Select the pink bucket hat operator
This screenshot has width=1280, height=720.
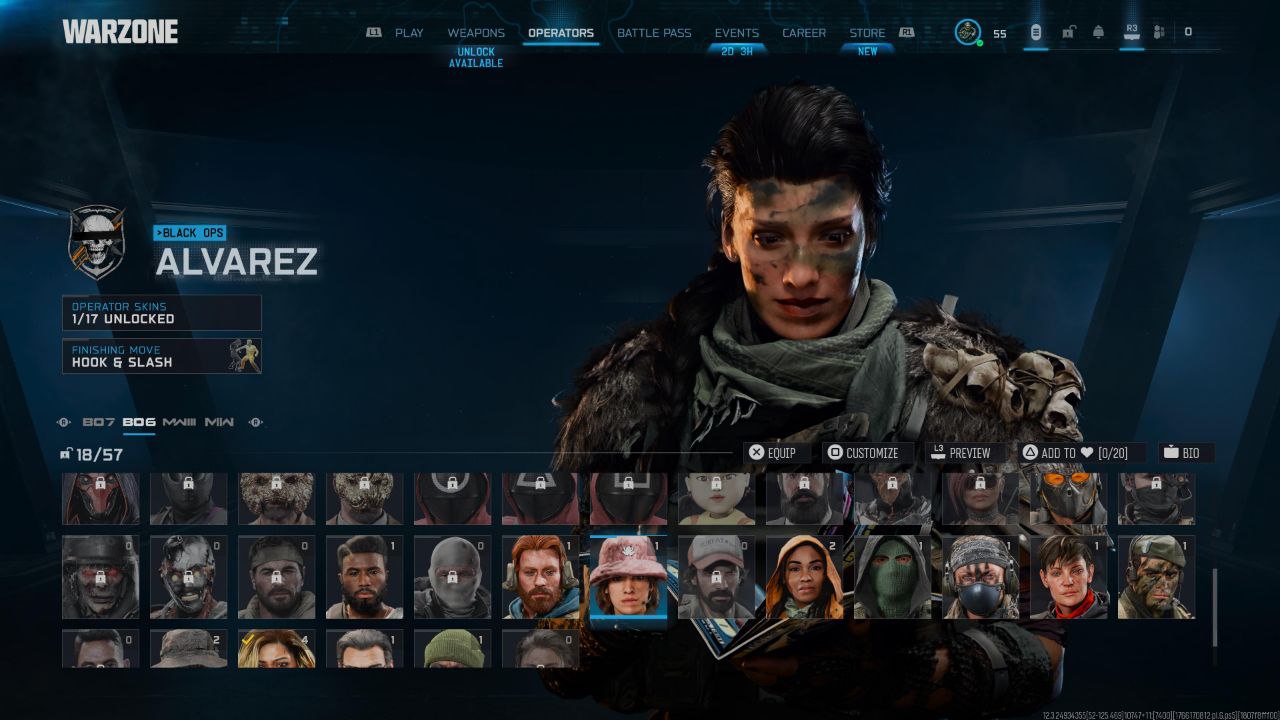point(628,577)
